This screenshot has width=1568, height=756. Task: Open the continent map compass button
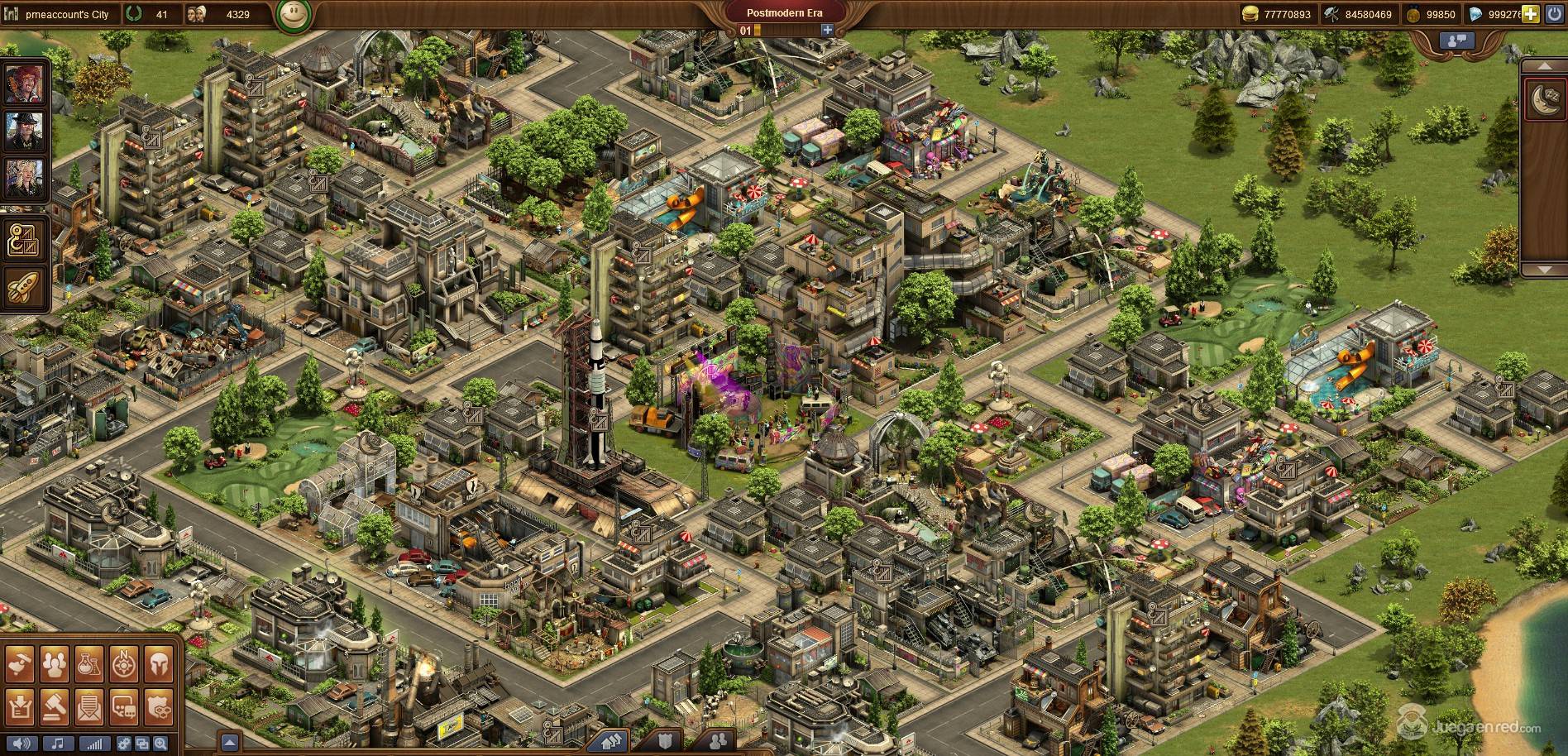(124, 663)
